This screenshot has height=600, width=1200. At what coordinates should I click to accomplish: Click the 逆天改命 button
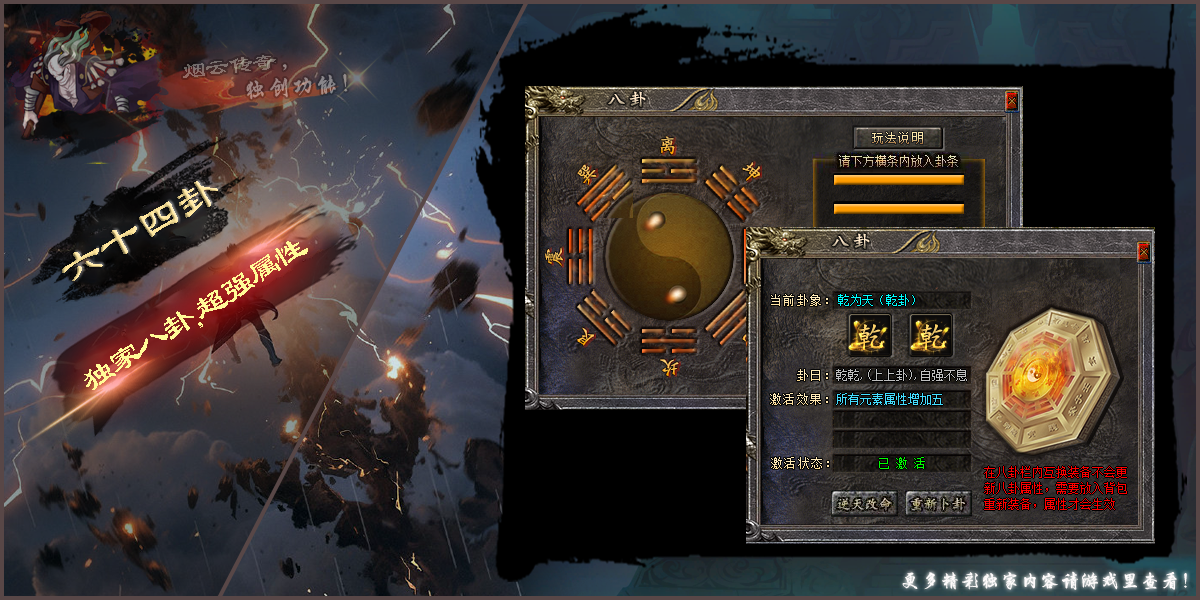pyautogui.click(x=864, y=503)
